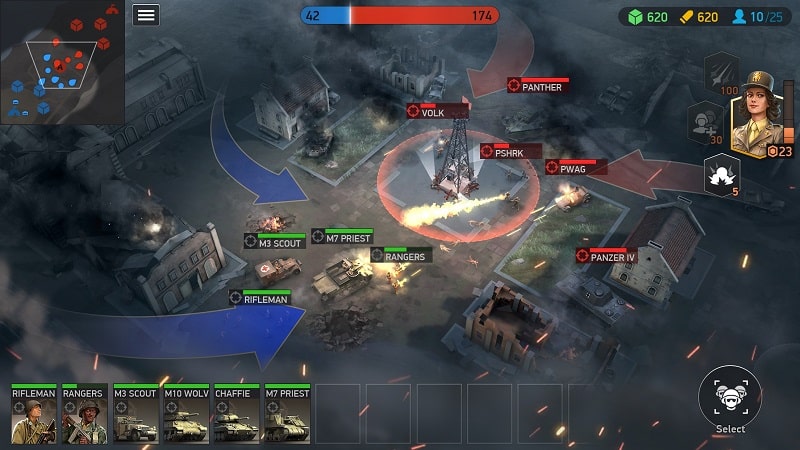Image resolution: width=800 pixels, height=450 pixels.
Task: Select the Chaffie tank card
Action: 236,414
